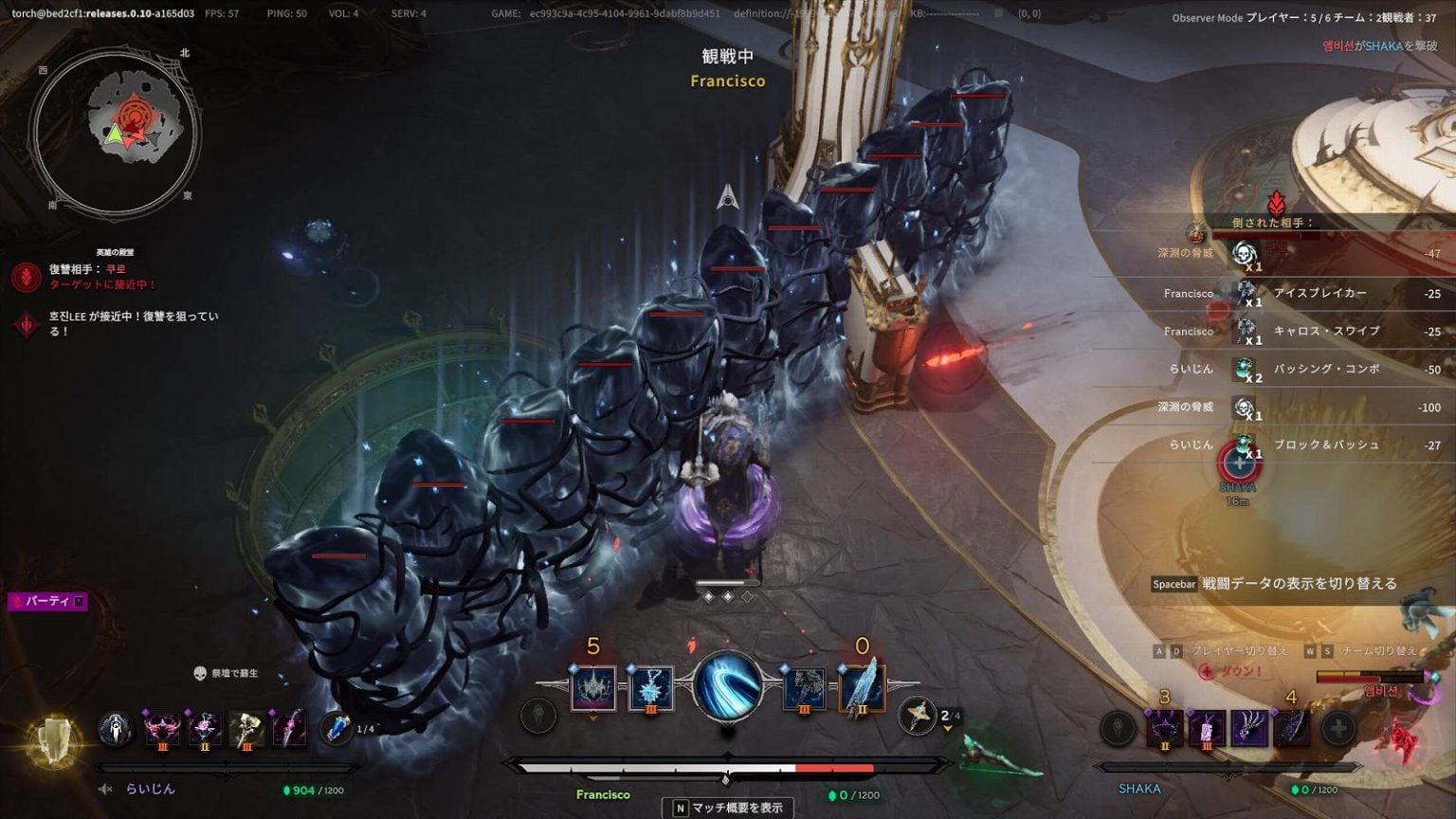Screen dimensions: 1456x819
Task: Select Francisco's frost snowflake amulet skill
Action: click(x=651, y=689)
